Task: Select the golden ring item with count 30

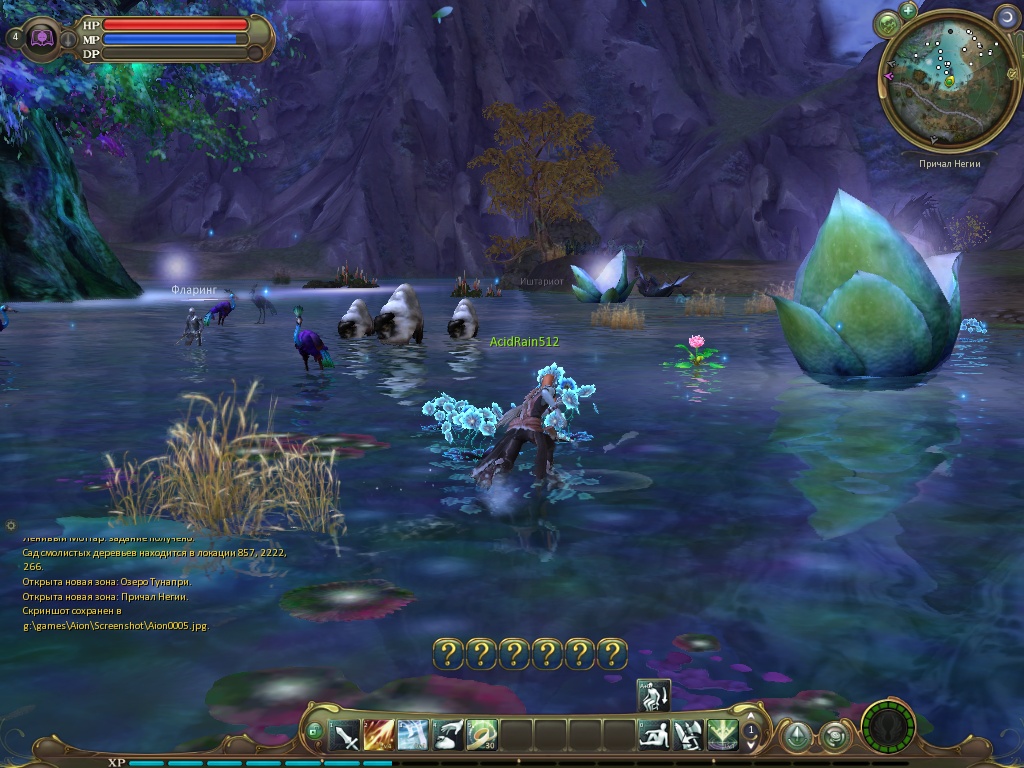Action: click(x=481, y=736)
